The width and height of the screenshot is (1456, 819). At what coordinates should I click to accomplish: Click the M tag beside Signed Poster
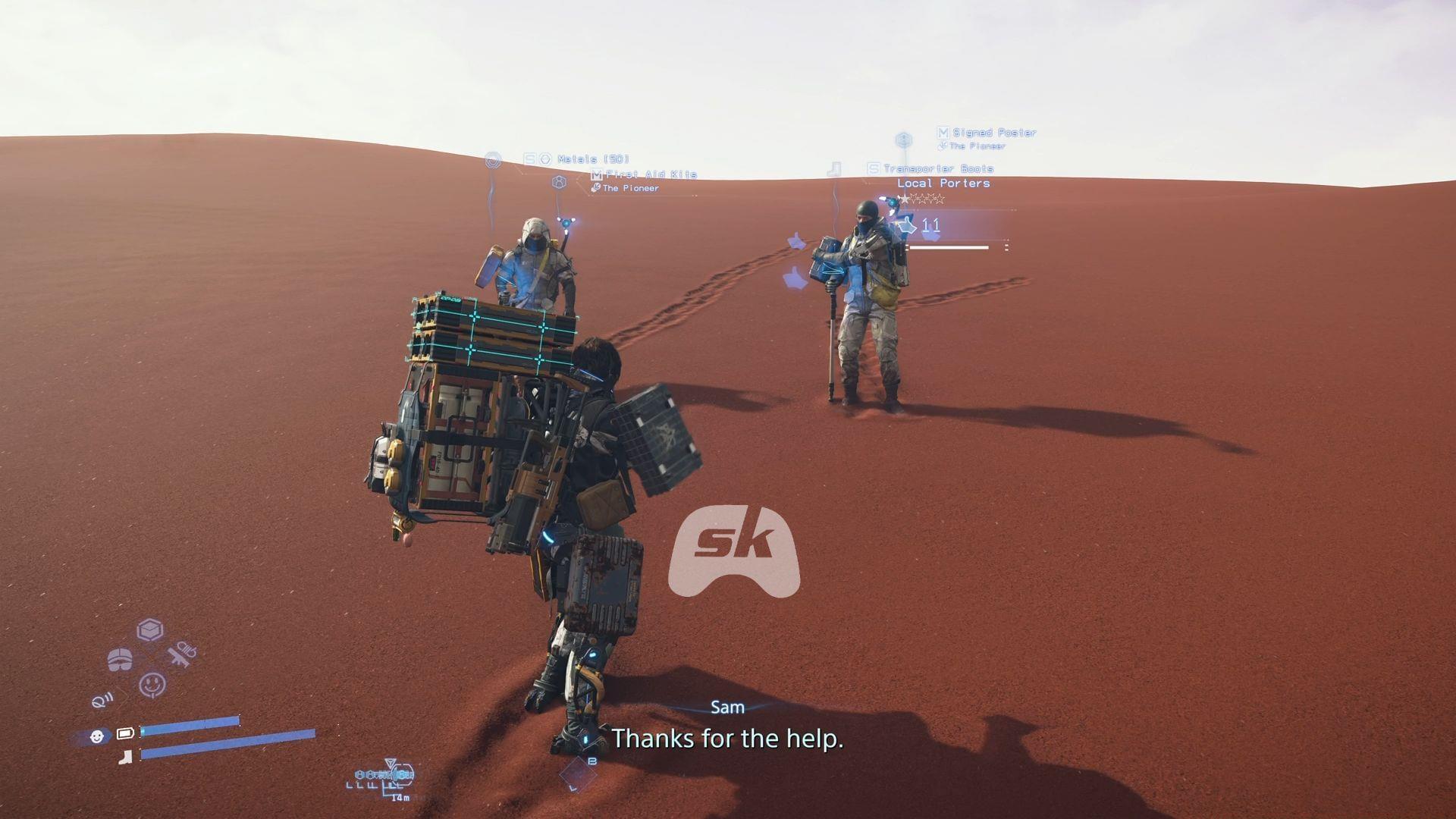[942, 132]
